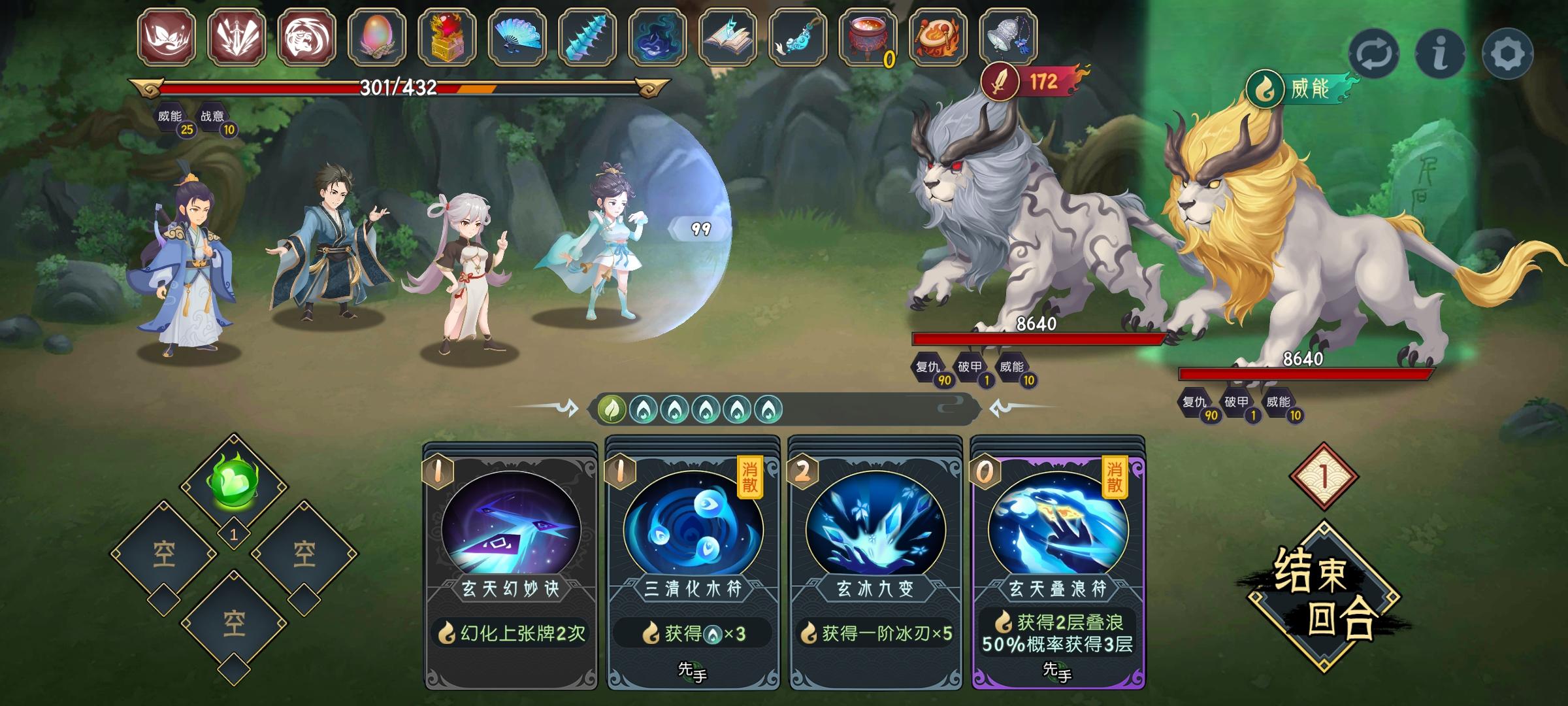Click the dark flame item icon
The height and width of the screenshot is (706, 1568).
657,39
